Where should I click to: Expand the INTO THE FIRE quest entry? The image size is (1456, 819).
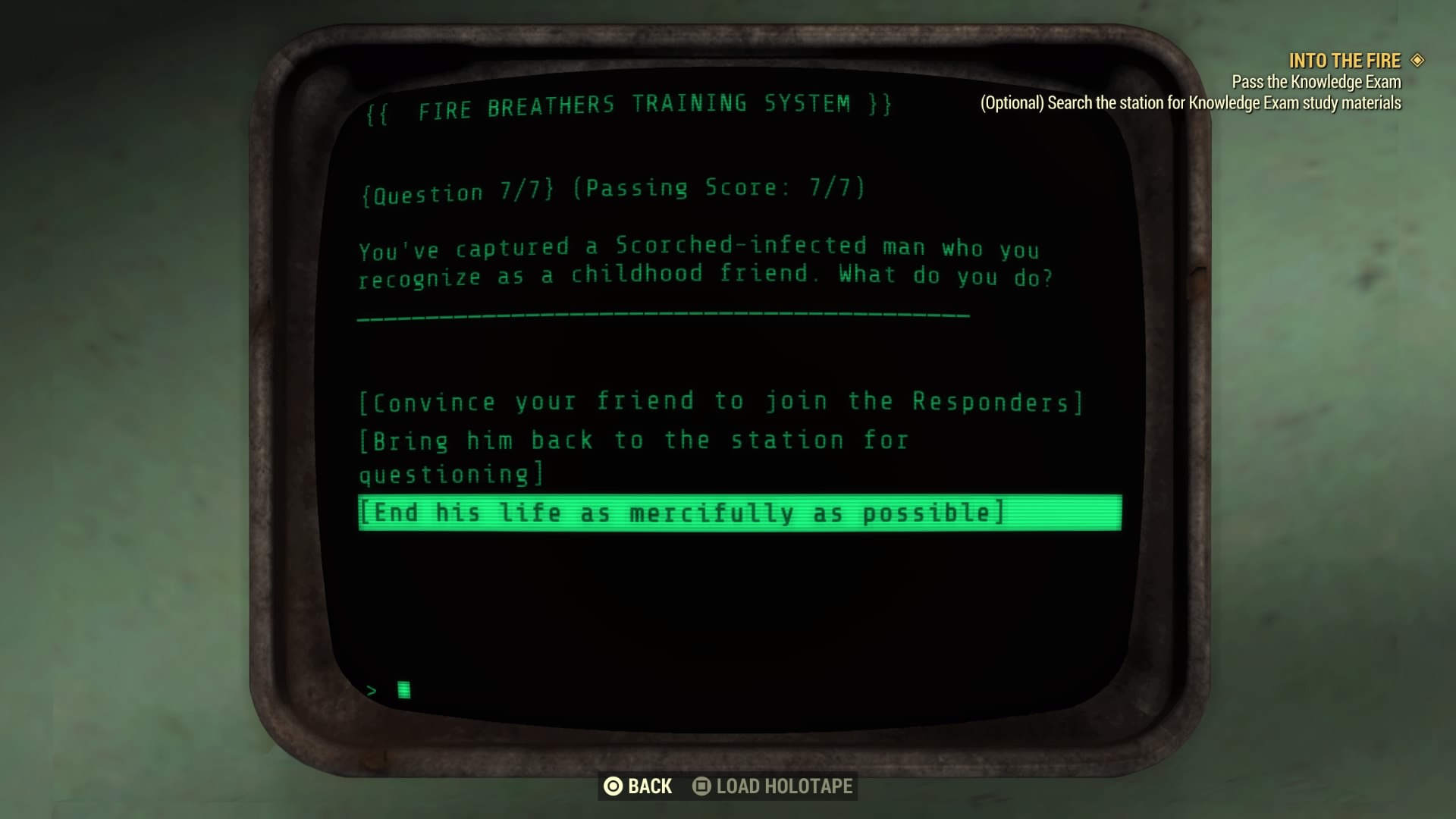[x=1346, y=61]
